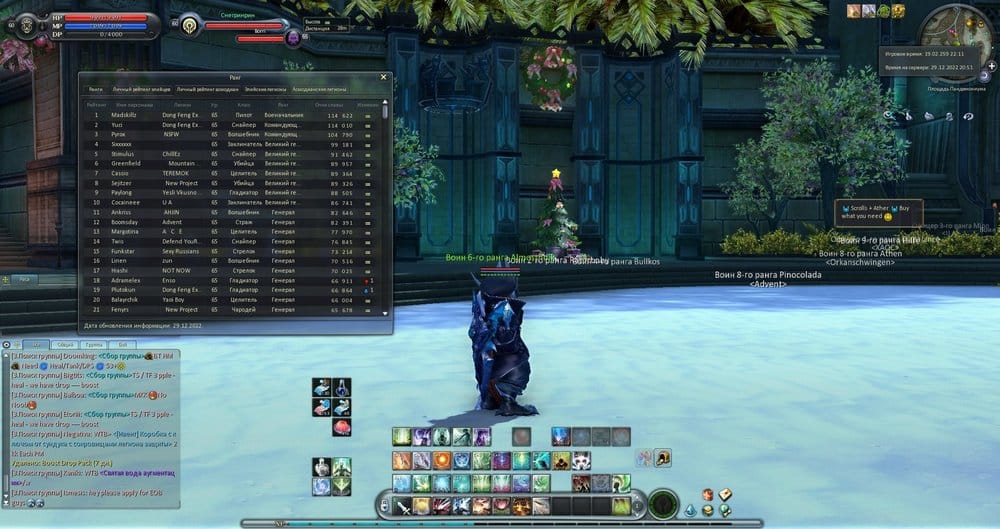
Task: Open the Scrolls + Ather shop speech bubble
Action: [x=878, y=210]
